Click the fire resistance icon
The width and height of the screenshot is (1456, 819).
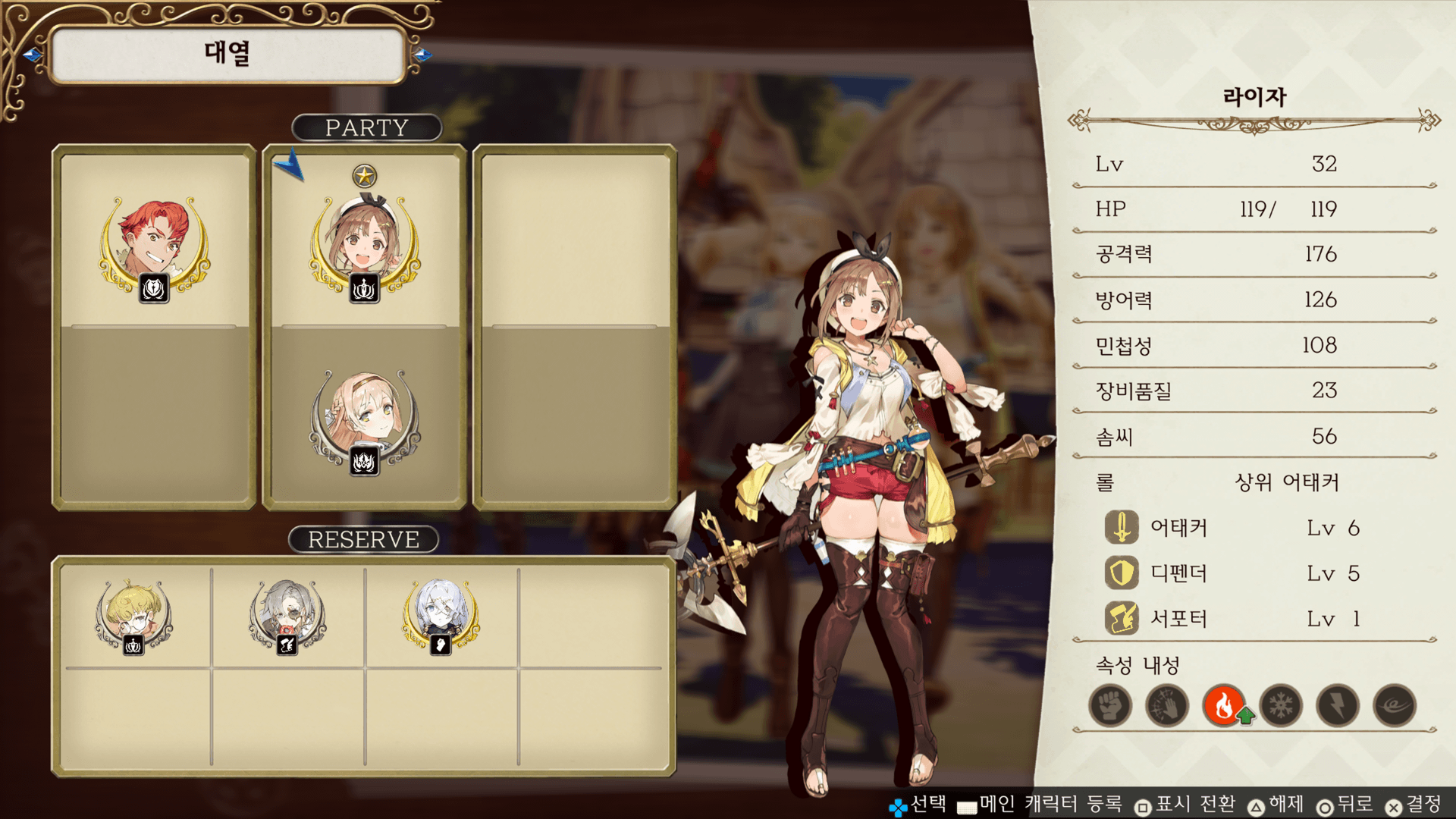tap(1224, 706)
